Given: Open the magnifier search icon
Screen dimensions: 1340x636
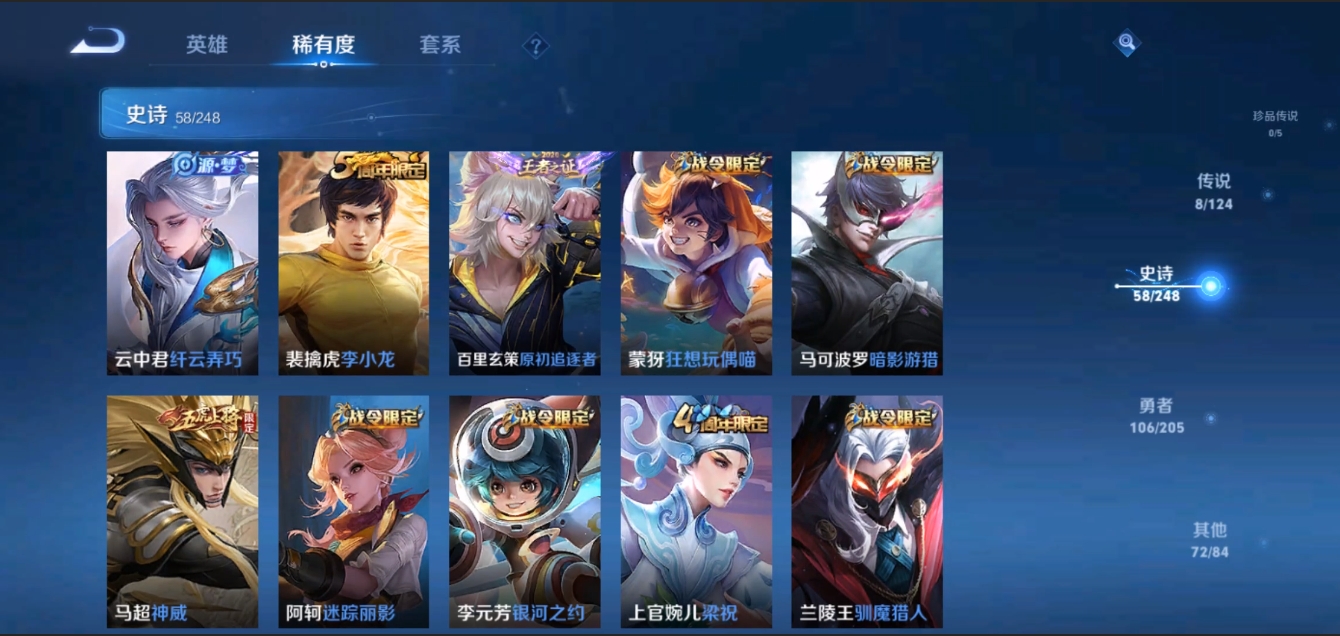Looking at the screenshot, I should 1127,42.
